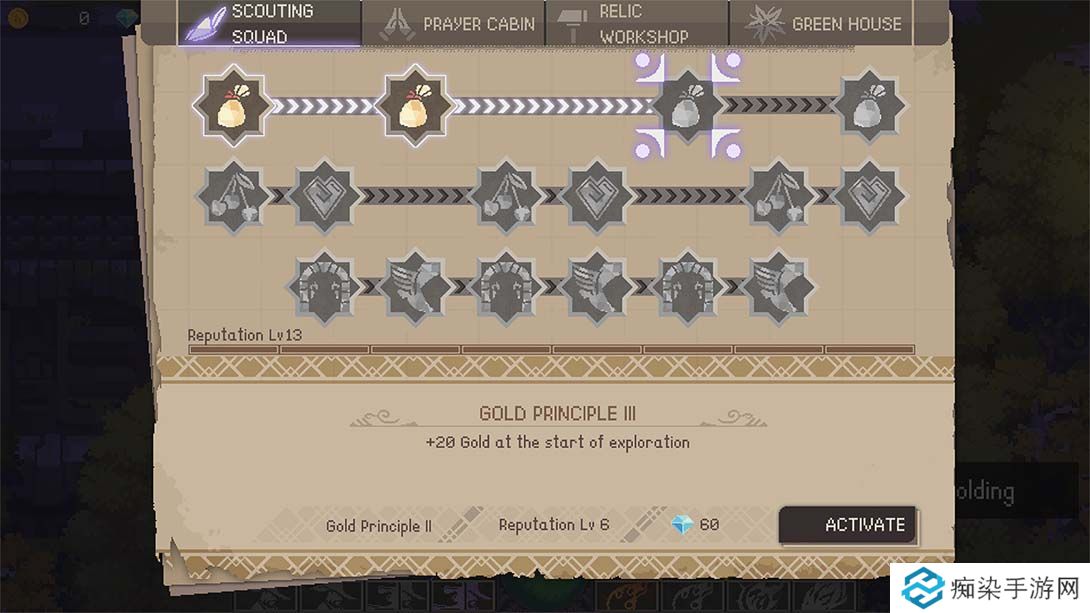Switch to the Scouting Squad tab
This screenshot has width=1090, height=613.
point(270,23)
